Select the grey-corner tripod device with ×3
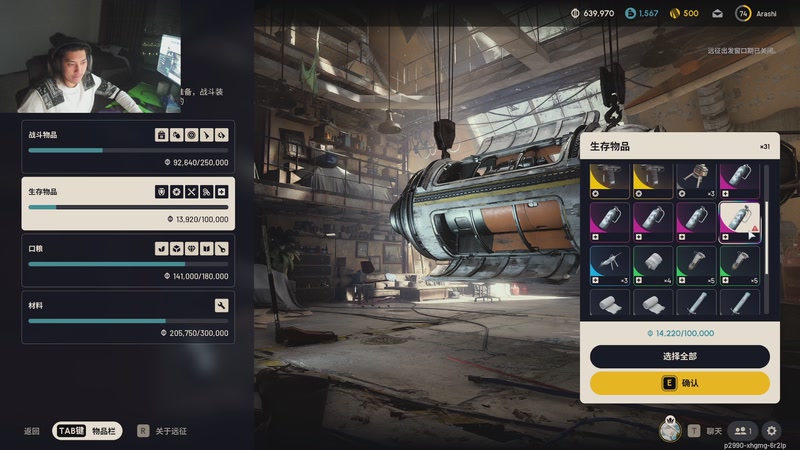The image size is (800, 450). pos(696,180)
